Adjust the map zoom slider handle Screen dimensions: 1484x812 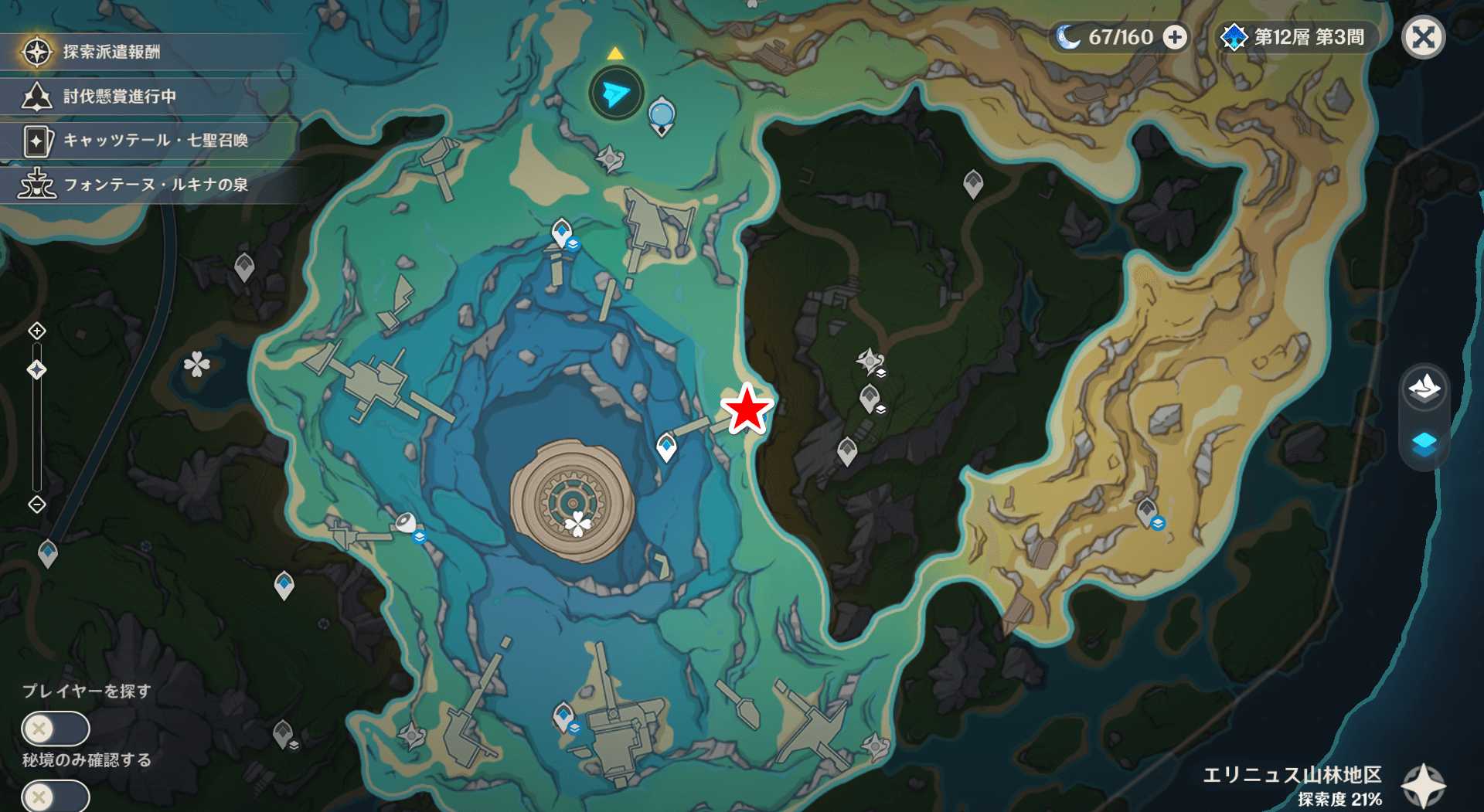pos(37,370)
